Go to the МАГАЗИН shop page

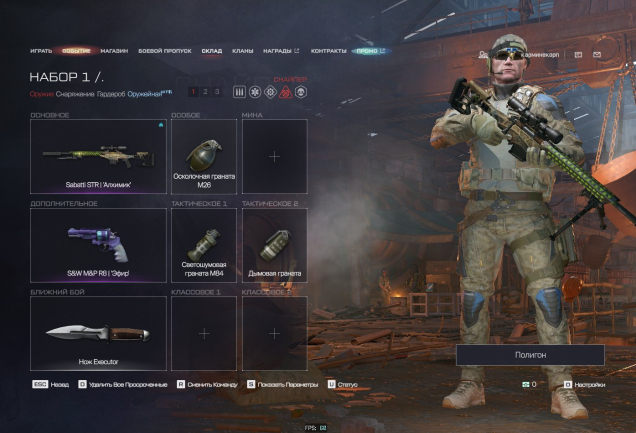coord(114,50)
